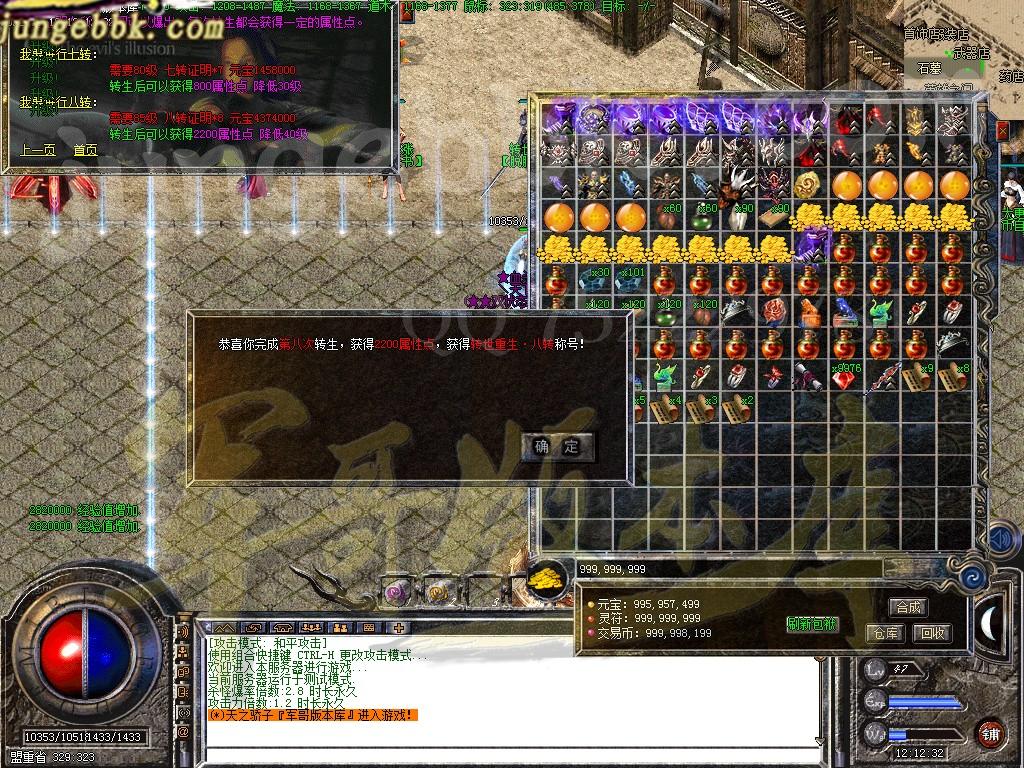This screenshot has height=768, width=1024.
Task: Open the minimap in the corner
Action: pyautogui.click(x=962, y=45)
